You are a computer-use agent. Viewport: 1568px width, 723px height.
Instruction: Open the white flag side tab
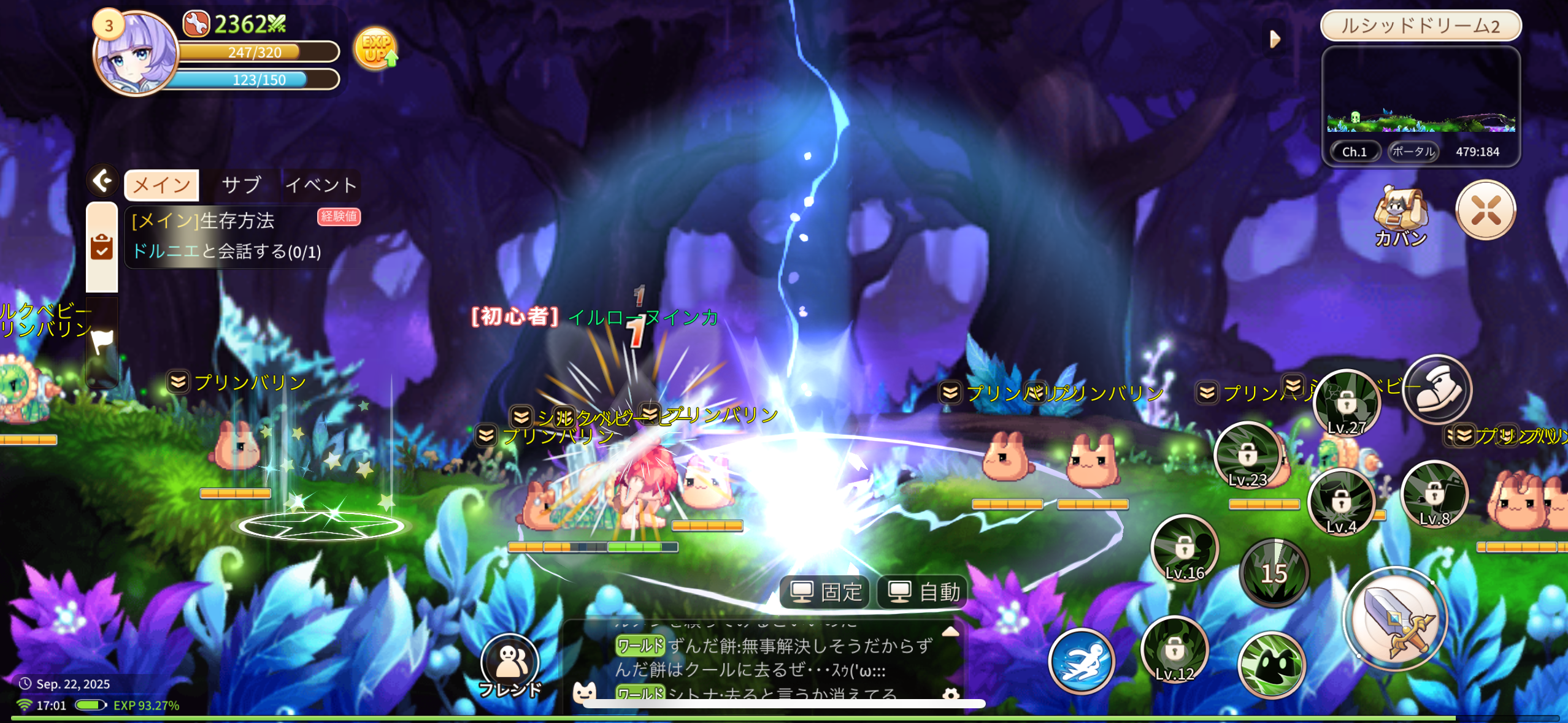[102, 341]
